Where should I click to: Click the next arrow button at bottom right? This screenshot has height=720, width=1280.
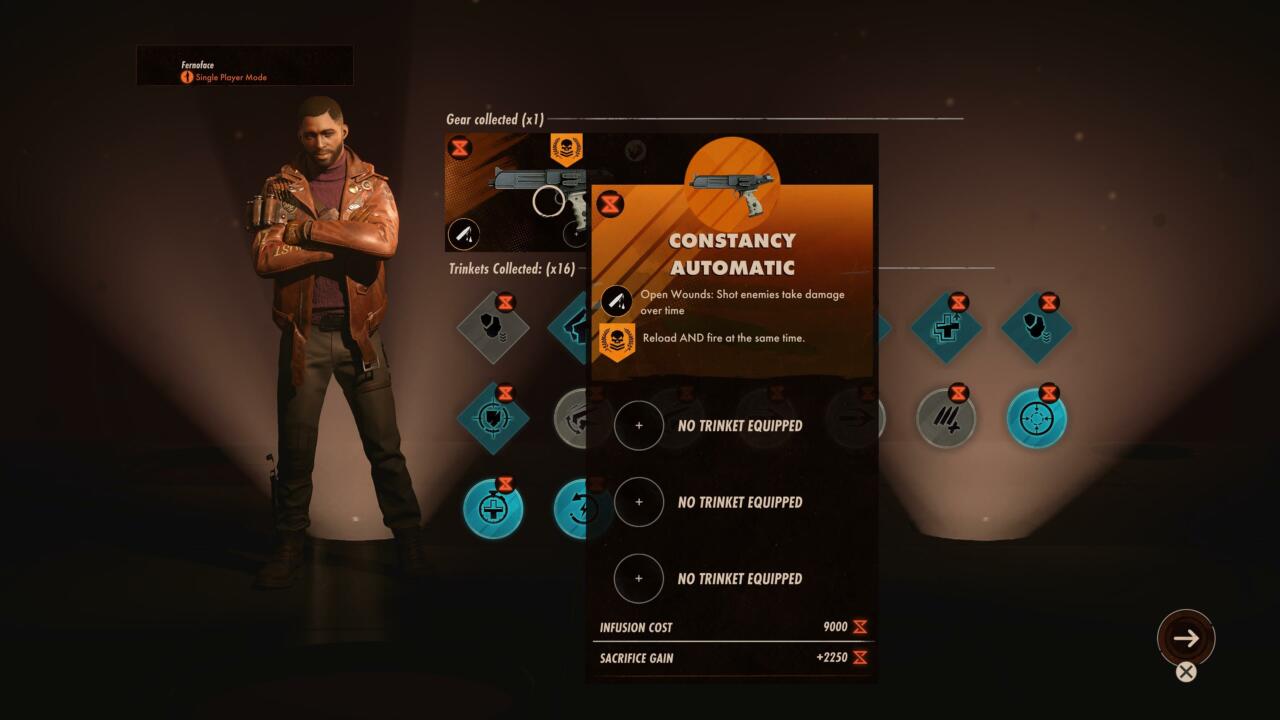(1185, 638)
